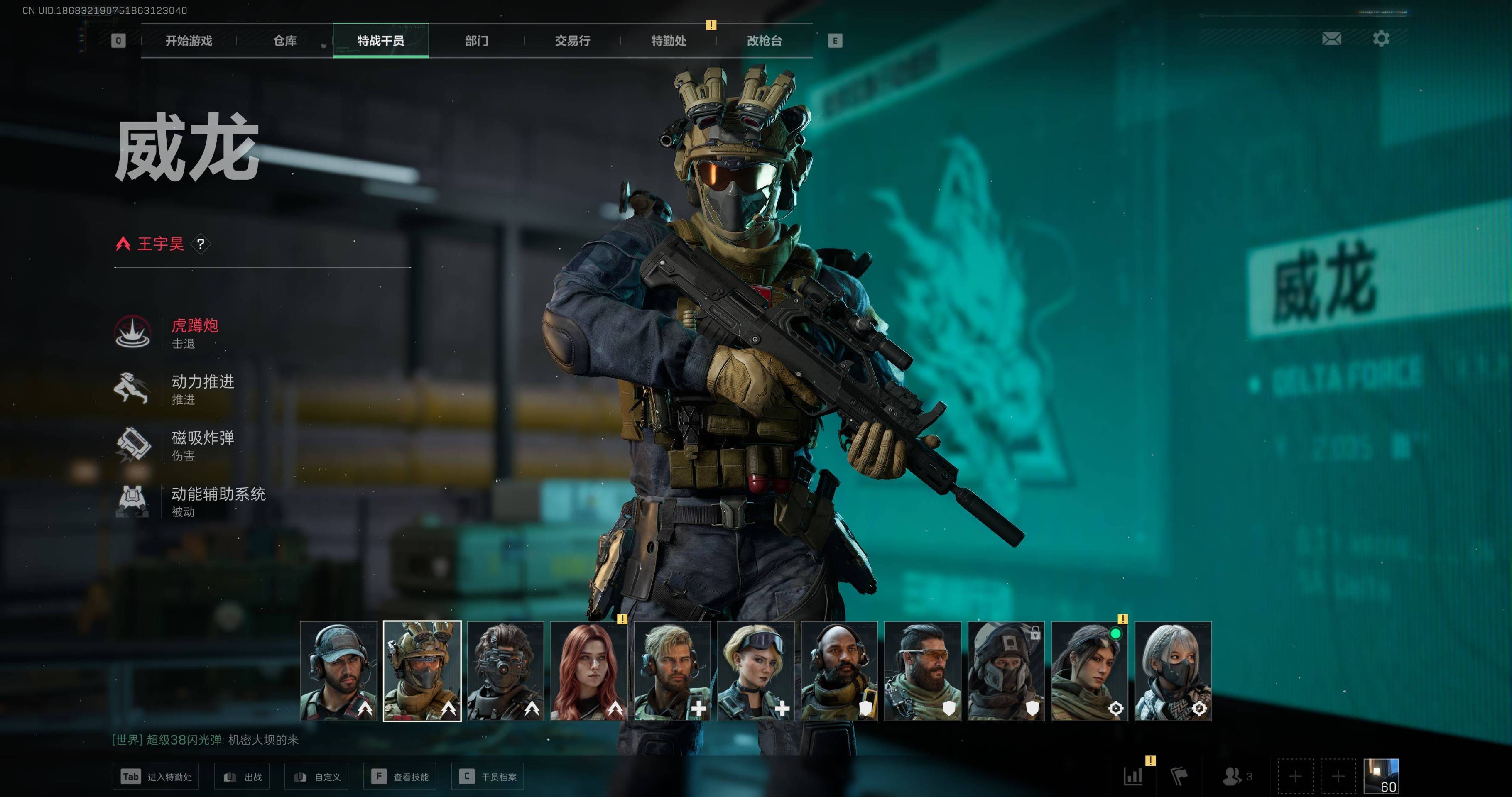The height and width of the screenshot is (797, 1512).
Task: Open the 干员档案 operator file button
Action: coord(487,777)
